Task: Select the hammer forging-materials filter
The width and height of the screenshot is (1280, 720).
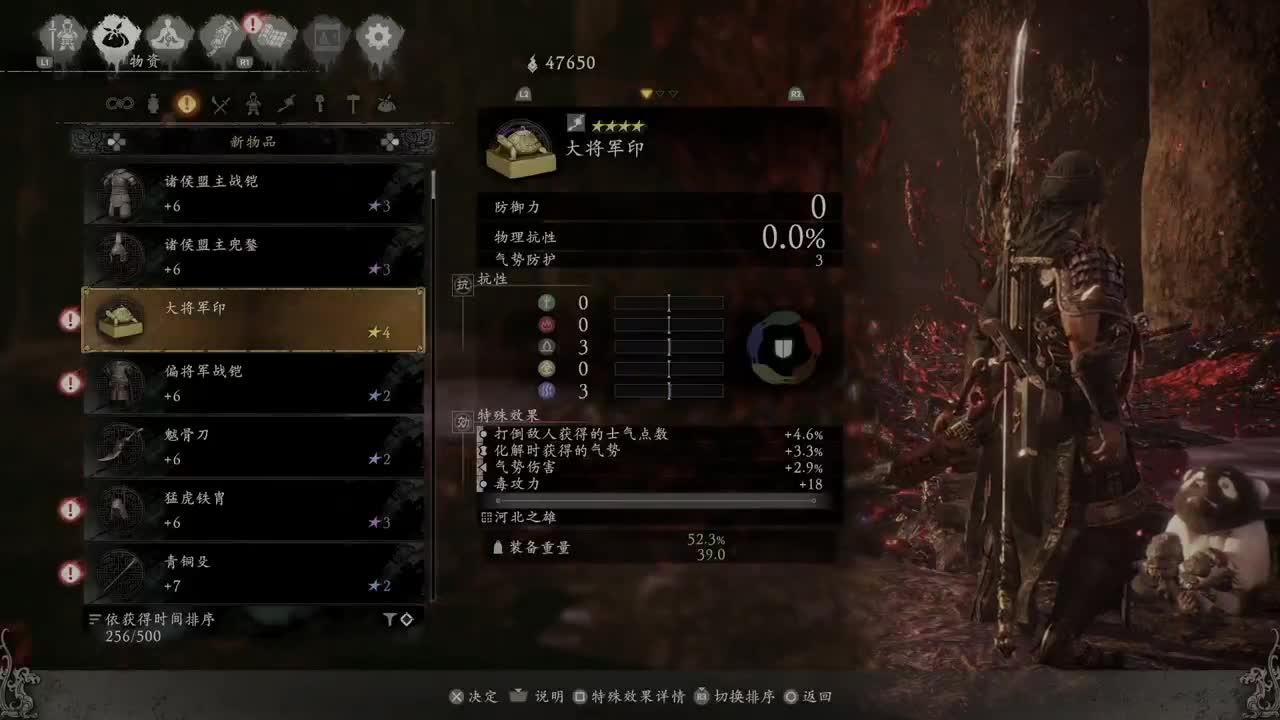Action: coord(354,104)
